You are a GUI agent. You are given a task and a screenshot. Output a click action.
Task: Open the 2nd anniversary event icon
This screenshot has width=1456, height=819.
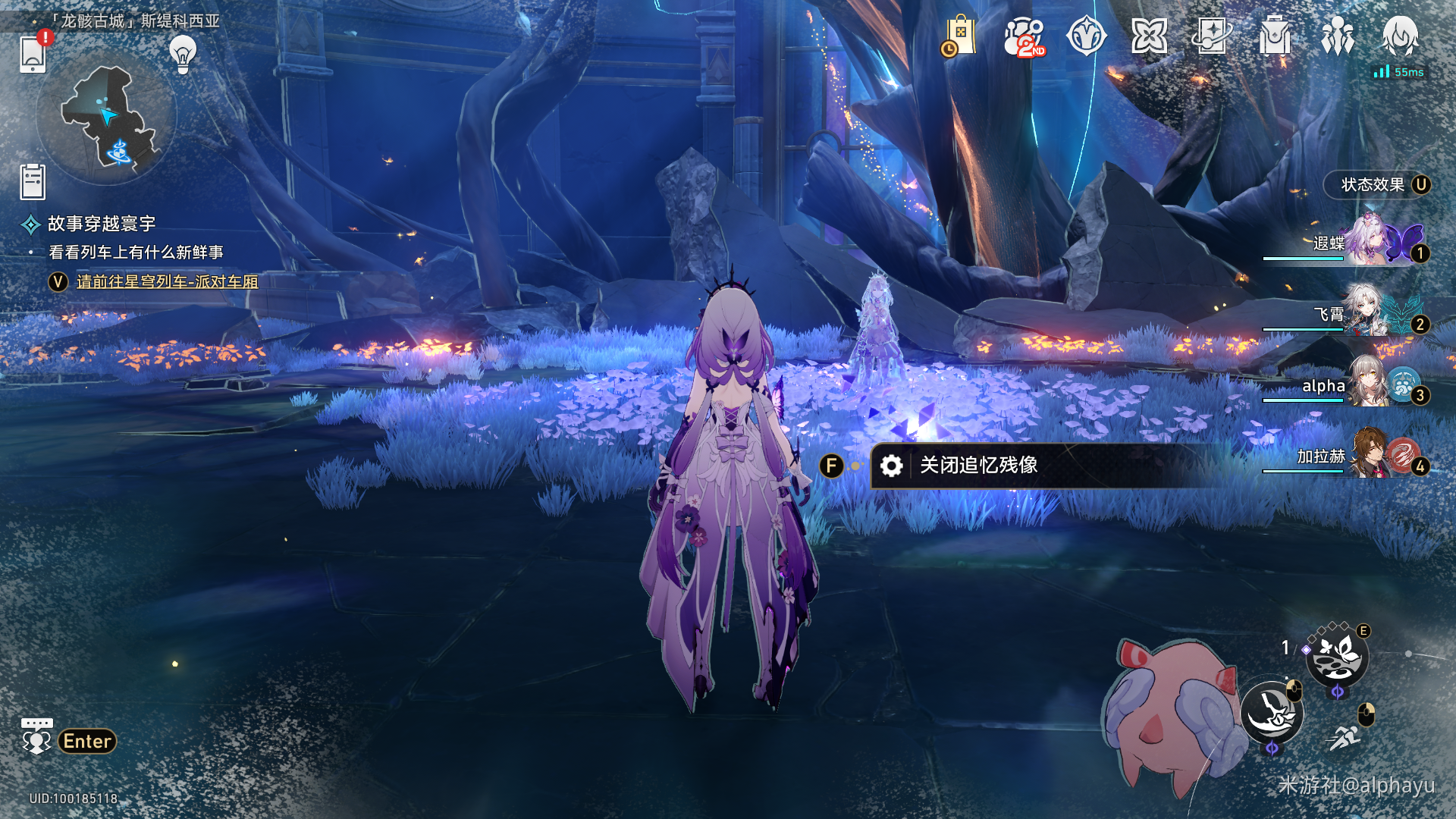pyautogui.click(x=1024, y=36)
